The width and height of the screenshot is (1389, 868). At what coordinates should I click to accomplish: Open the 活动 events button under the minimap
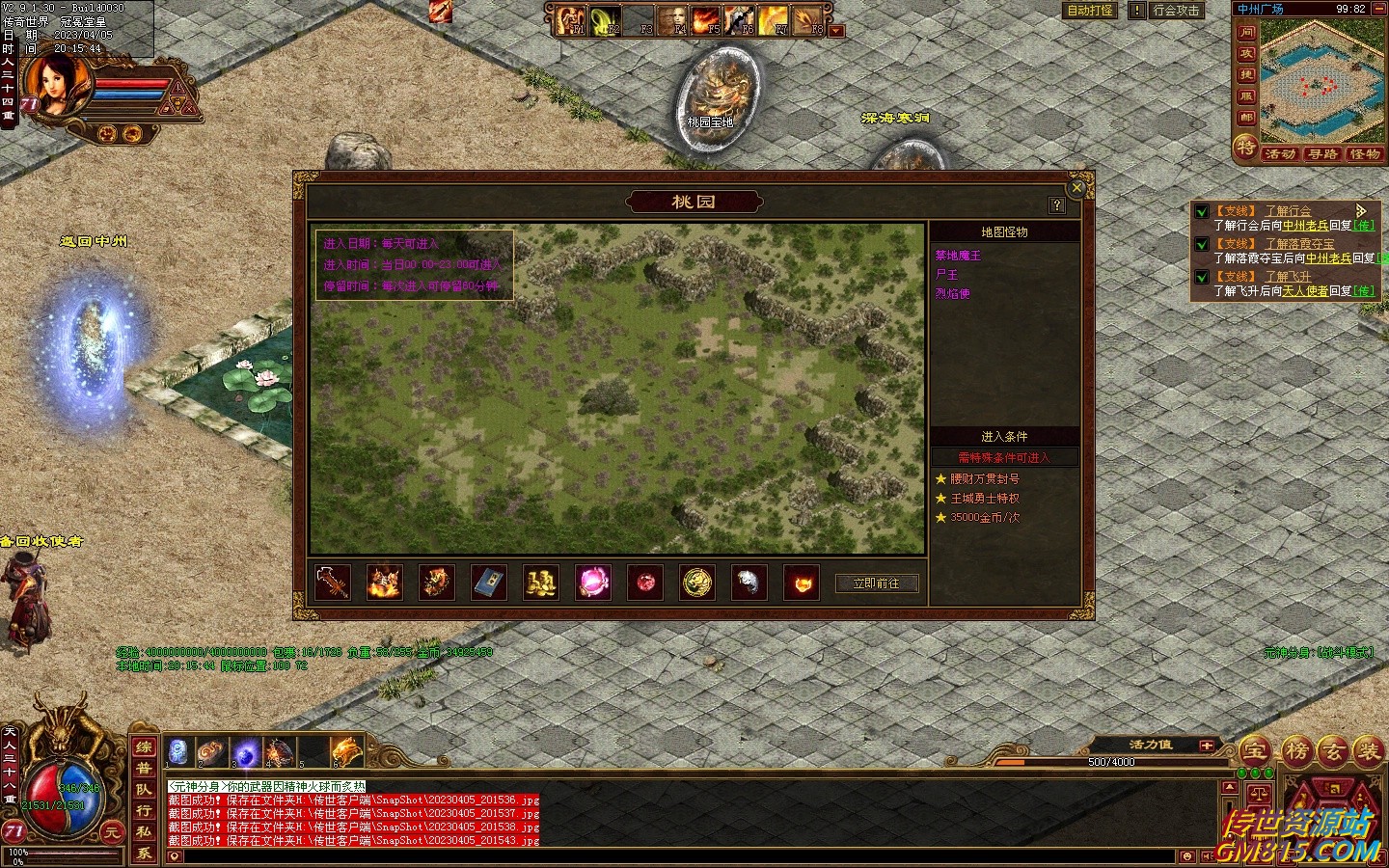(x=1280, y=154)
